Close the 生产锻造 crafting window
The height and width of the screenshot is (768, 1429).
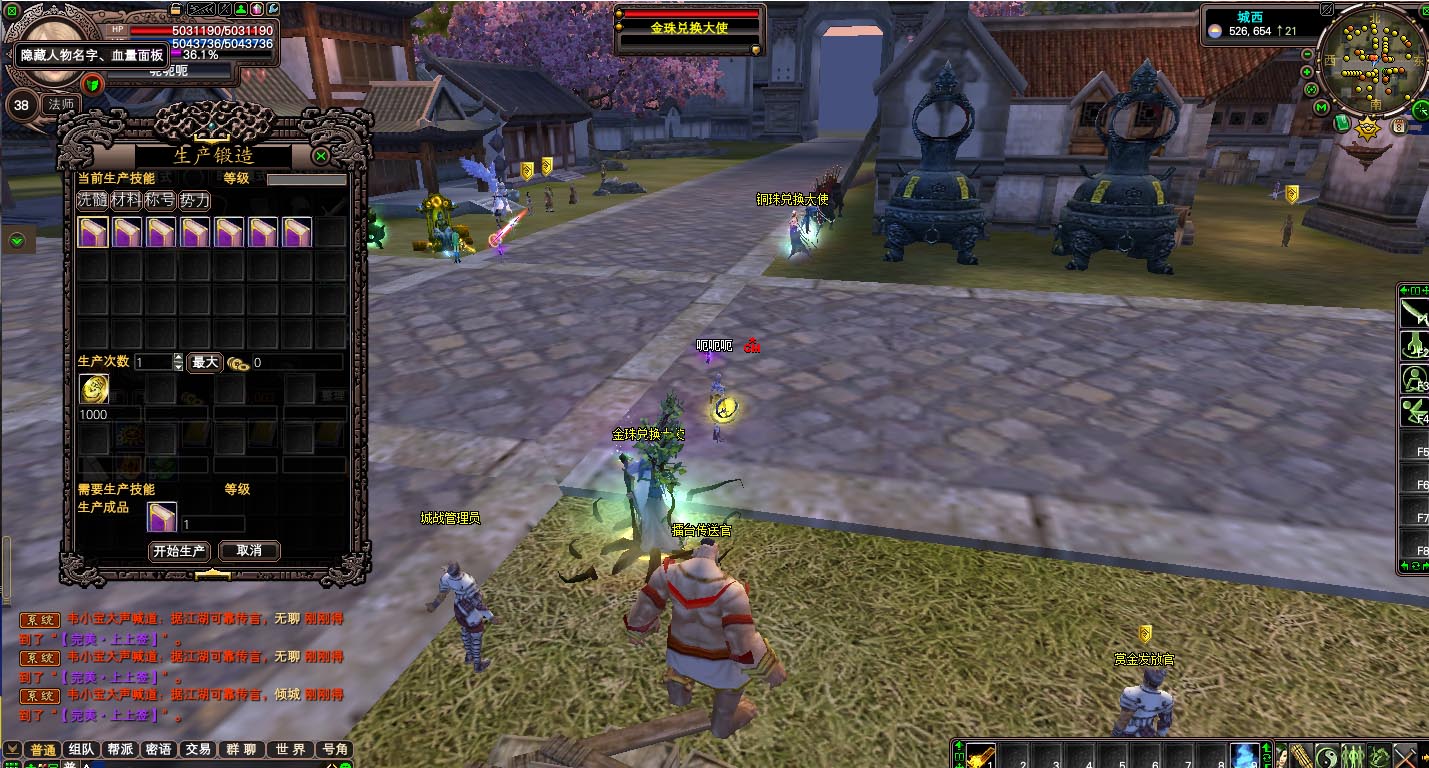(x=321, y=156)
